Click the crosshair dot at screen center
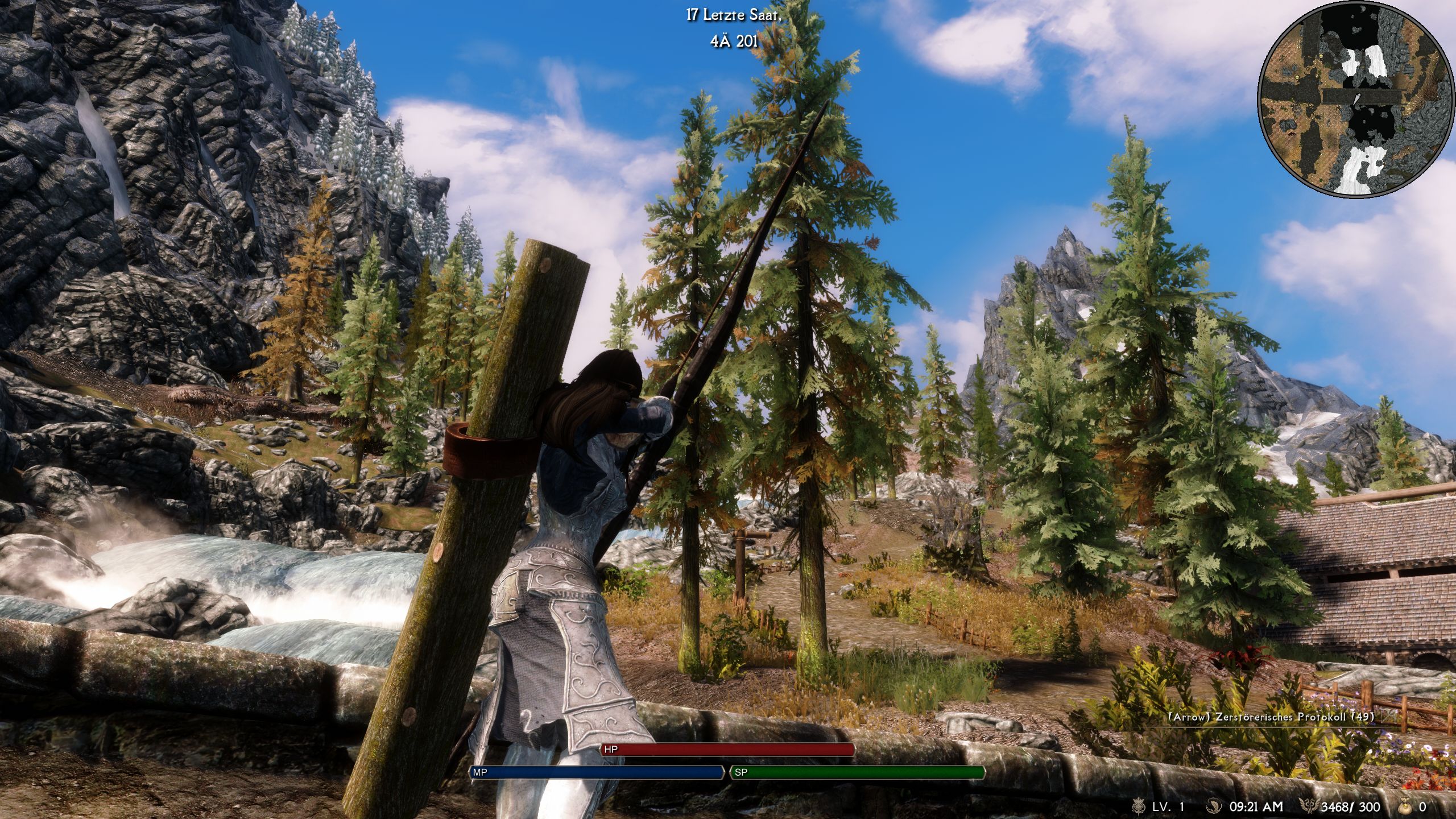Screen dimensions: 1456x819 (728, 409)
